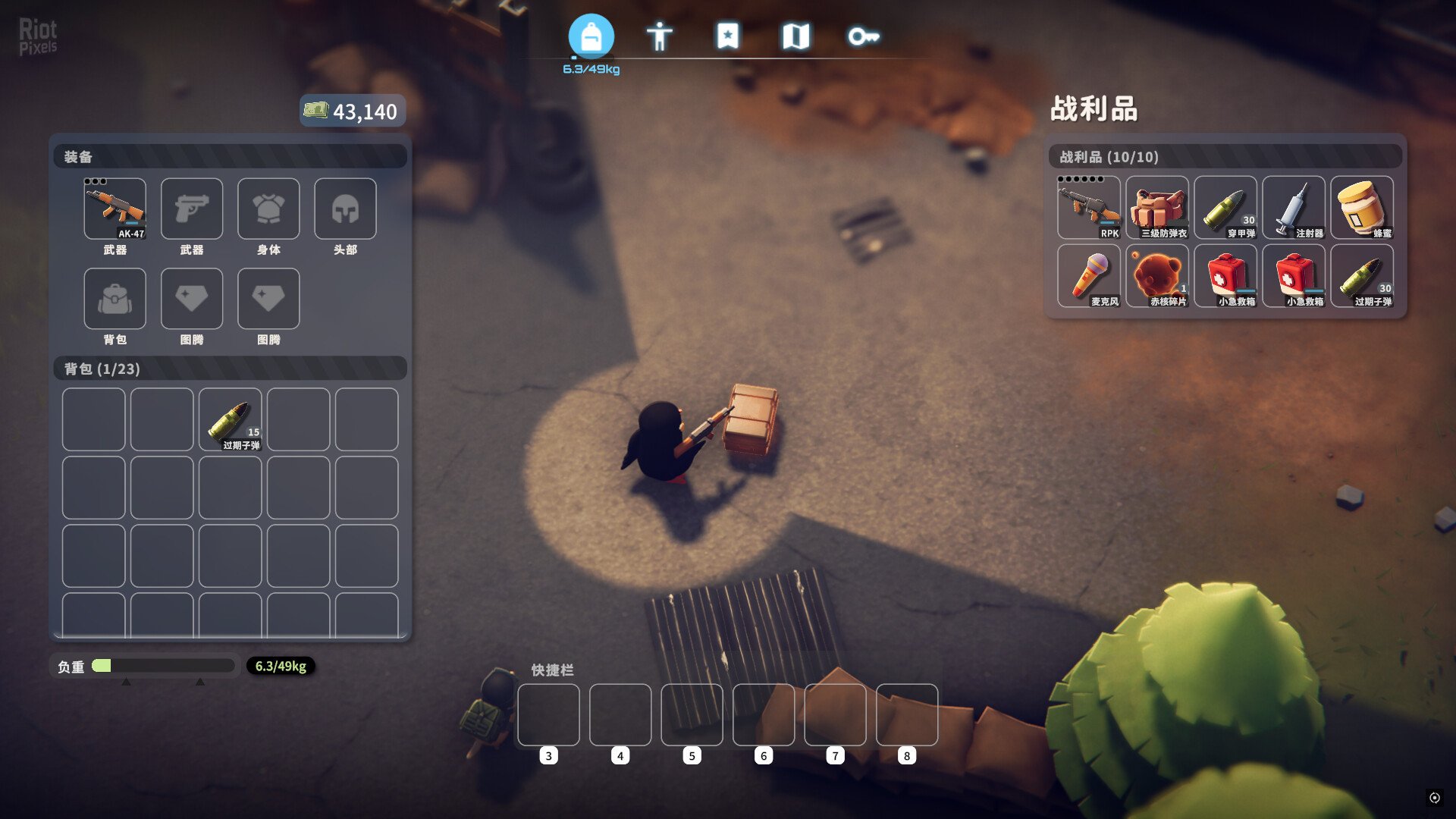
Task: Take the RPK from the loot panel
Action: pos(1089,206)
